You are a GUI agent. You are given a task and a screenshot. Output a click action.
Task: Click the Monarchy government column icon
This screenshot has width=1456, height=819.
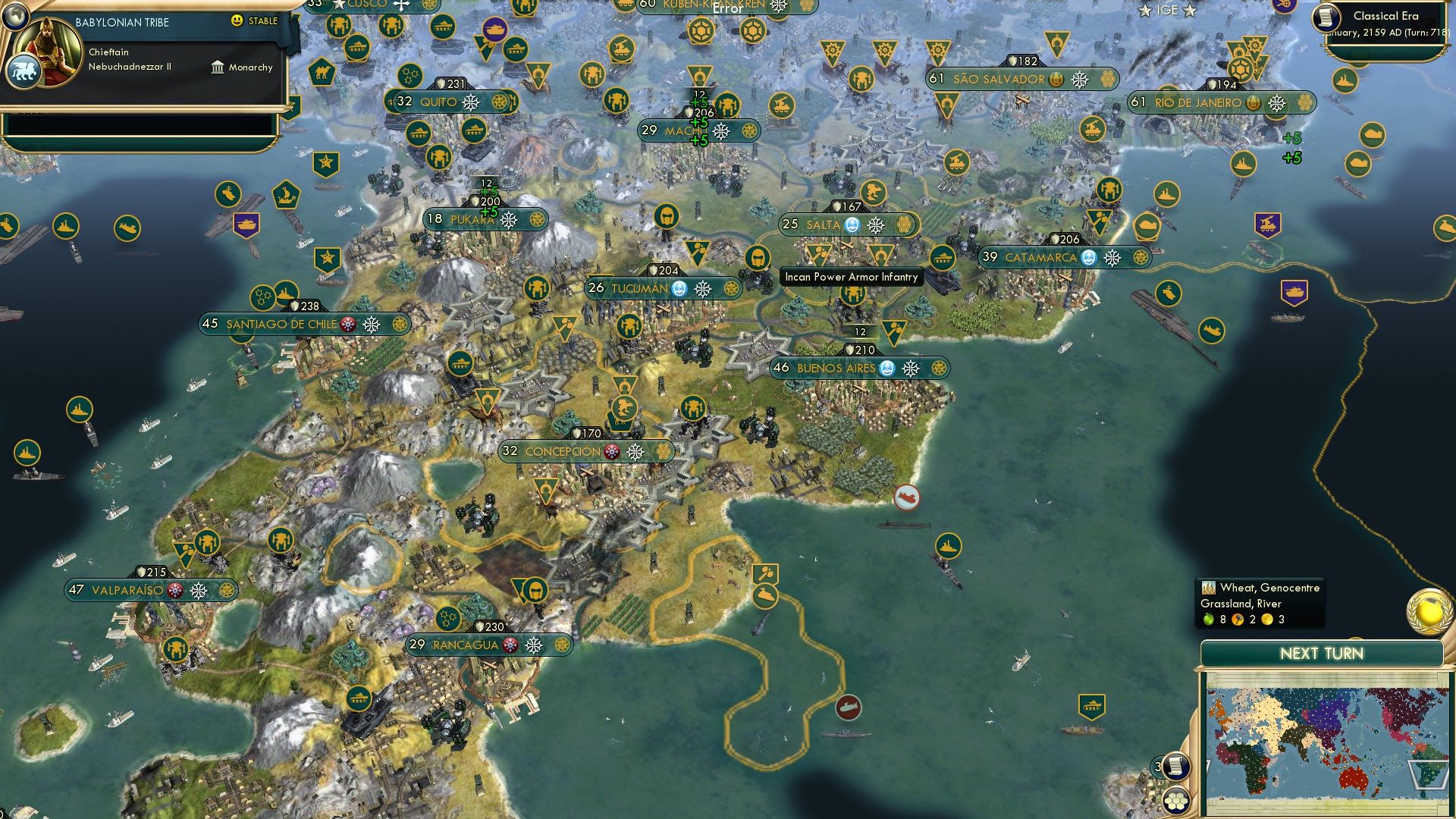click(x=218, y=67)
